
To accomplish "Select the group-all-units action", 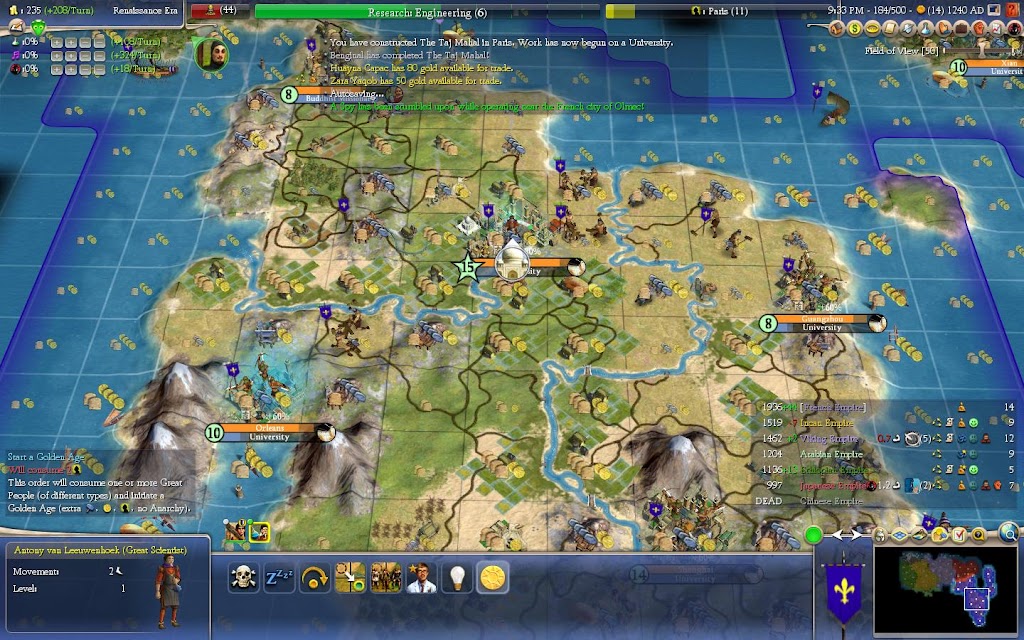I will [386, 577].
